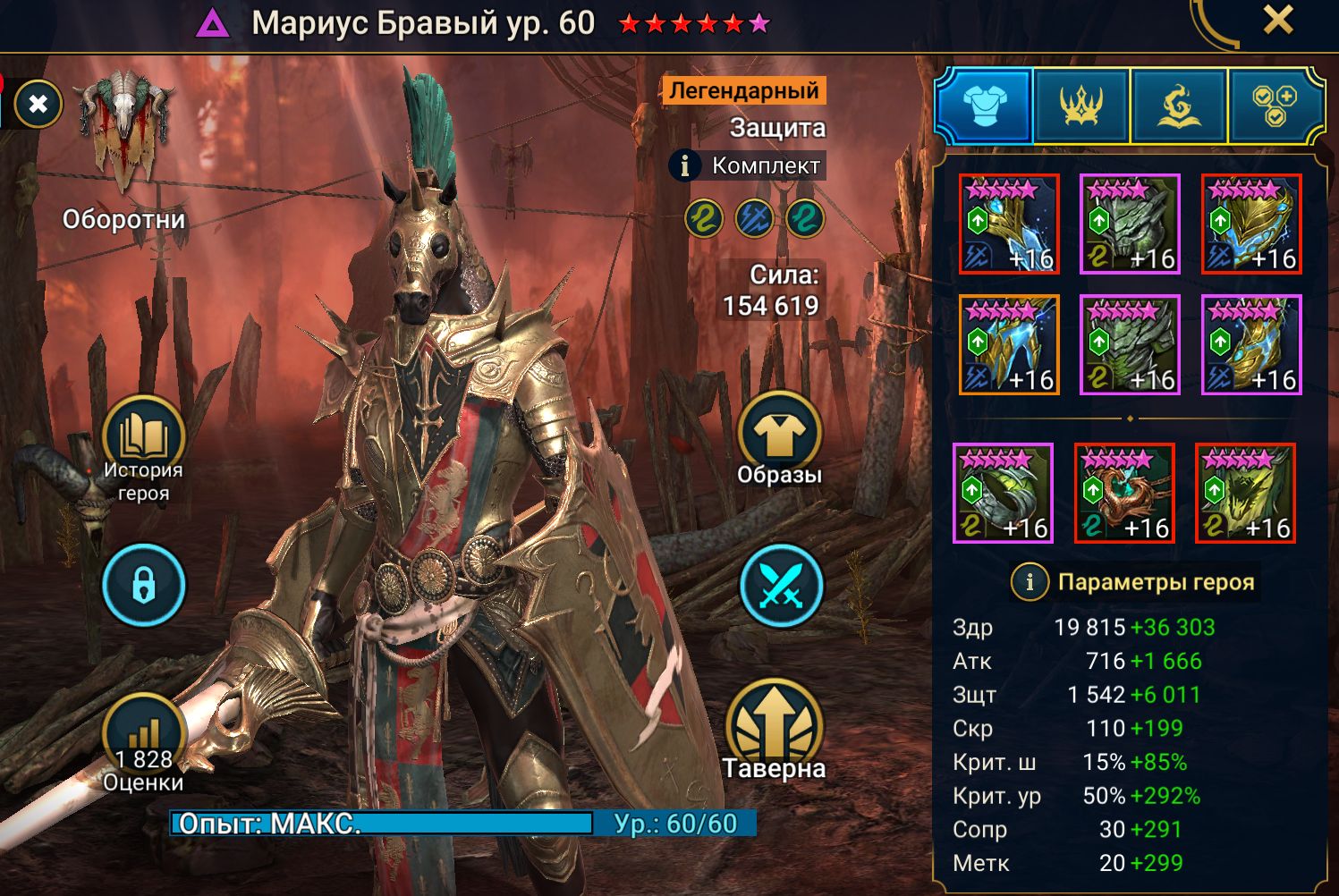Switch to the armor equipment tab

click(x=985, y=106)
